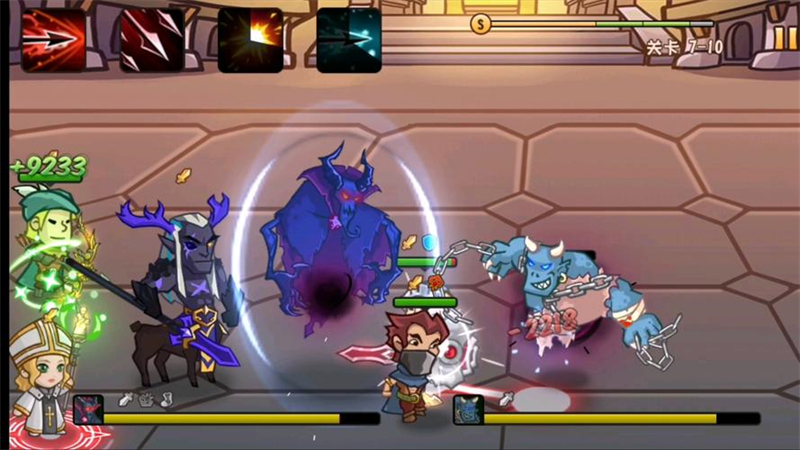Tap the blue ogre enemy portrait
This screenshot has height=450, width=800.
click(x=468, y=410)
